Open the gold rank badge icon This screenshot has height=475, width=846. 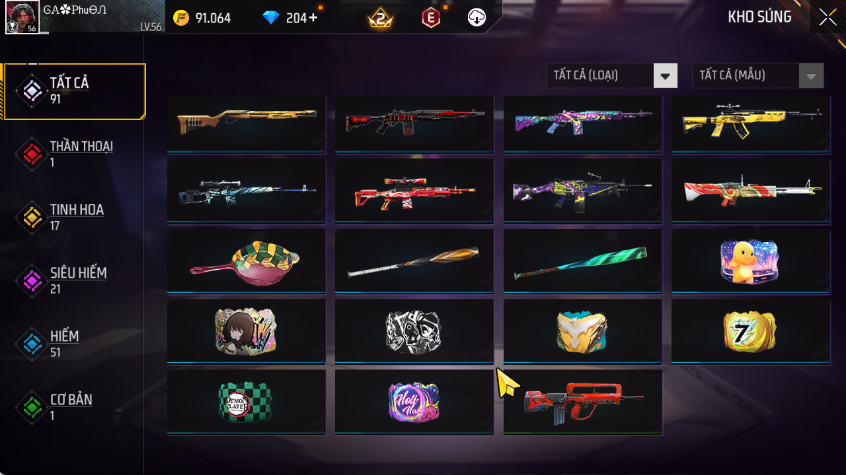click(x=380, y=18)
